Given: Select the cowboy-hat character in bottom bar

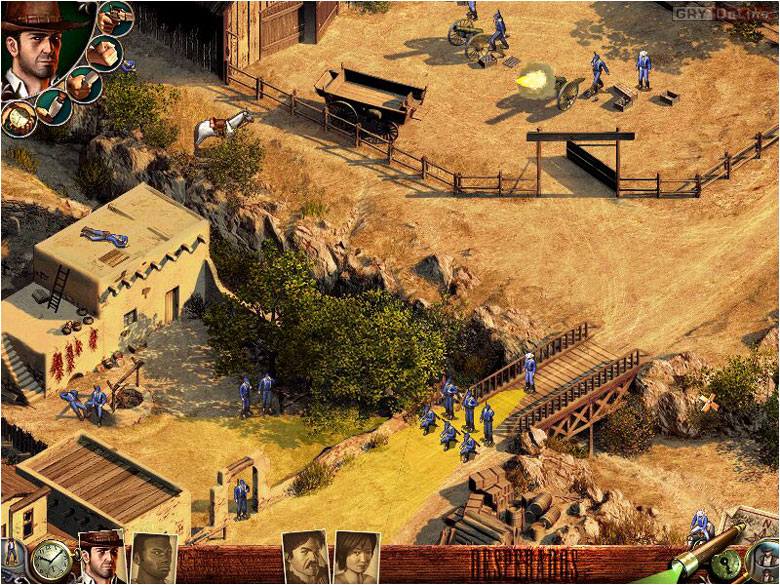Looking at the screenshot, I should point(101,558).
